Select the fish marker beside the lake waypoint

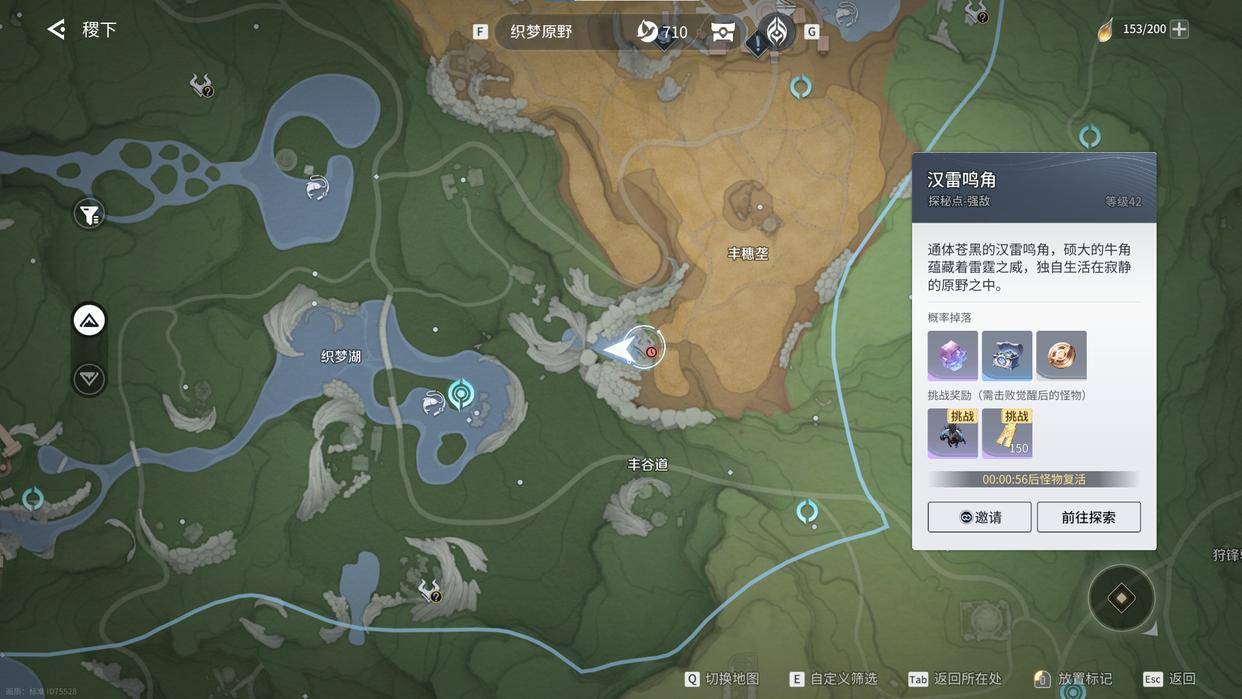[433, 402]
